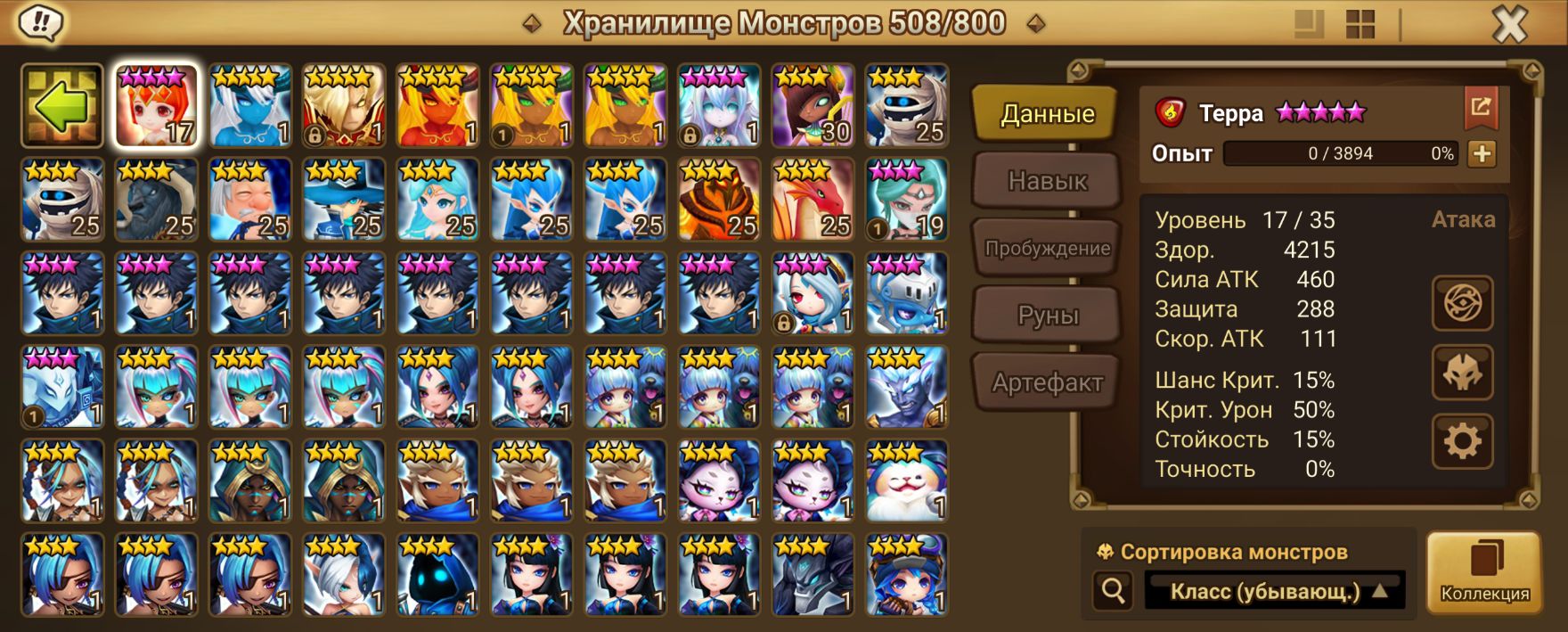Switch to the Данные tab
1568x632 pixels.
pyautogui.click(x=1047, y=114)
